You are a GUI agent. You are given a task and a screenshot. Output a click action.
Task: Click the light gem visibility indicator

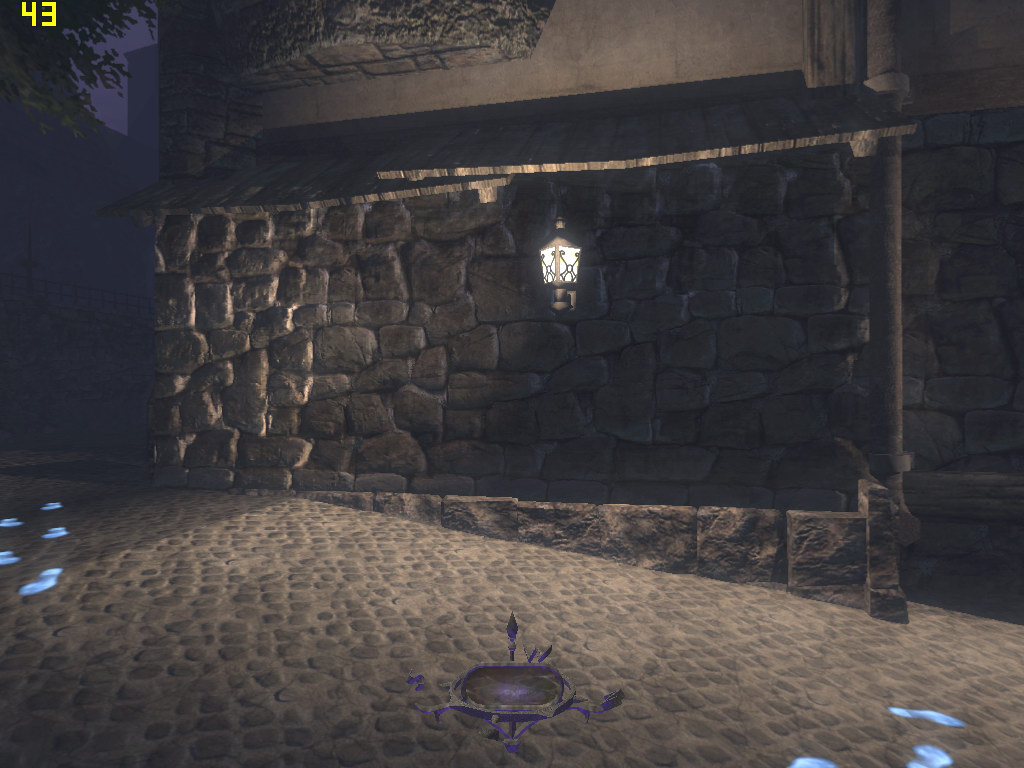(x=513, y=687)
